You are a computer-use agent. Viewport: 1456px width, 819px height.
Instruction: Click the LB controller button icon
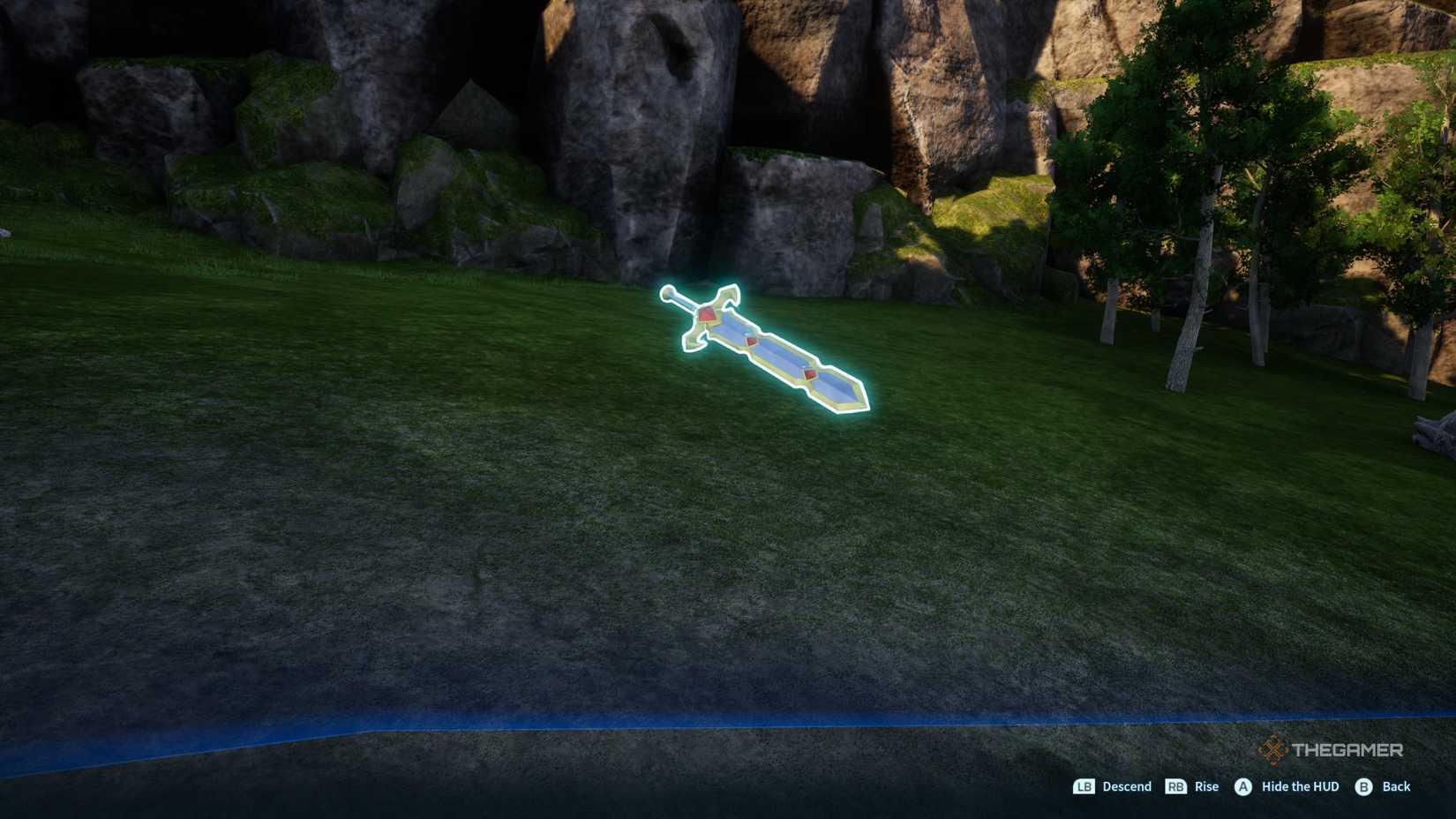1083,786
